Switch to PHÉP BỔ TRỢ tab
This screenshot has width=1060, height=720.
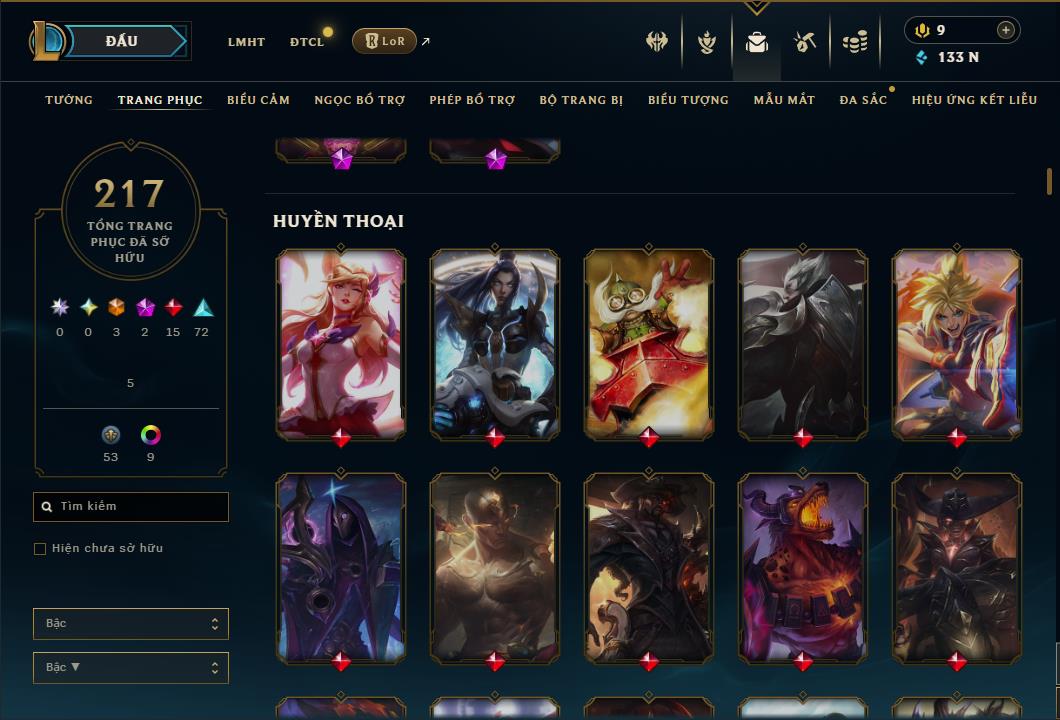[472, 100]
